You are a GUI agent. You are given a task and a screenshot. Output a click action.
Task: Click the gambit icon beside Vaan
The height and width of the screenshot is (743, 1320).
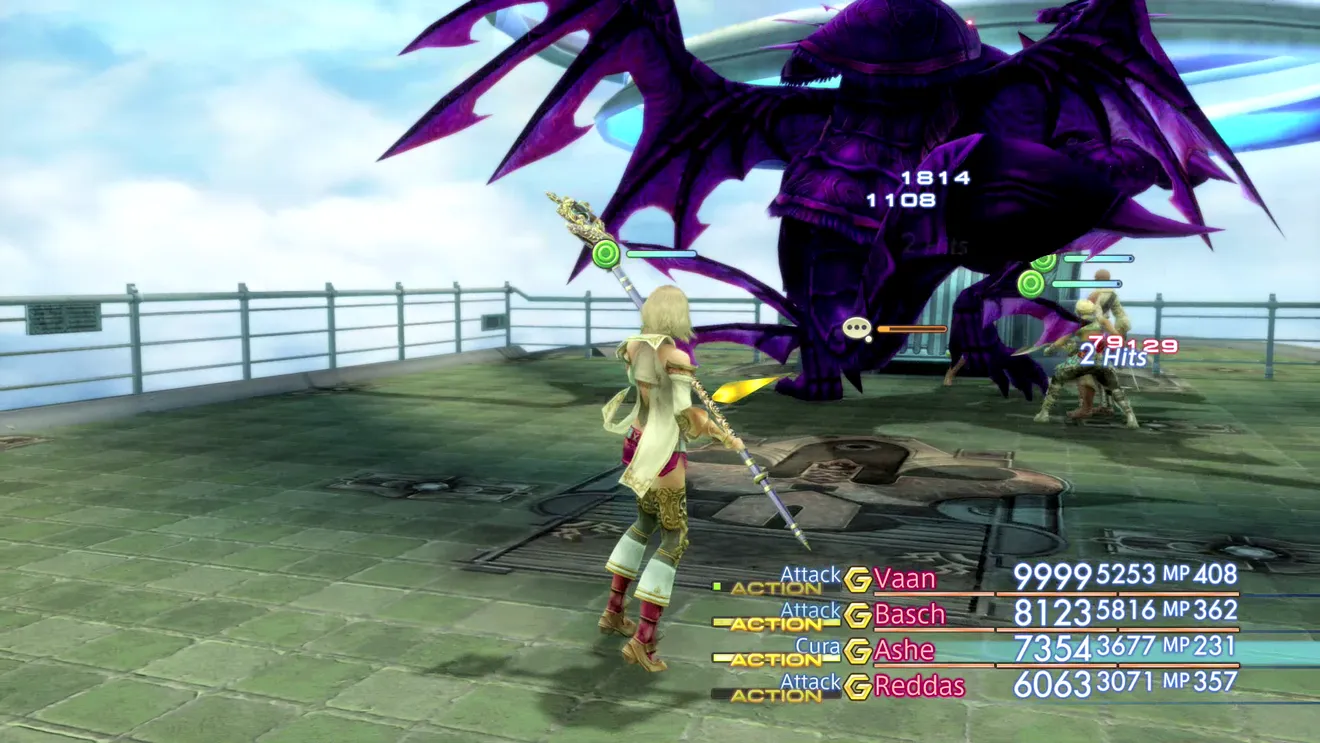(x=857, y=579)
